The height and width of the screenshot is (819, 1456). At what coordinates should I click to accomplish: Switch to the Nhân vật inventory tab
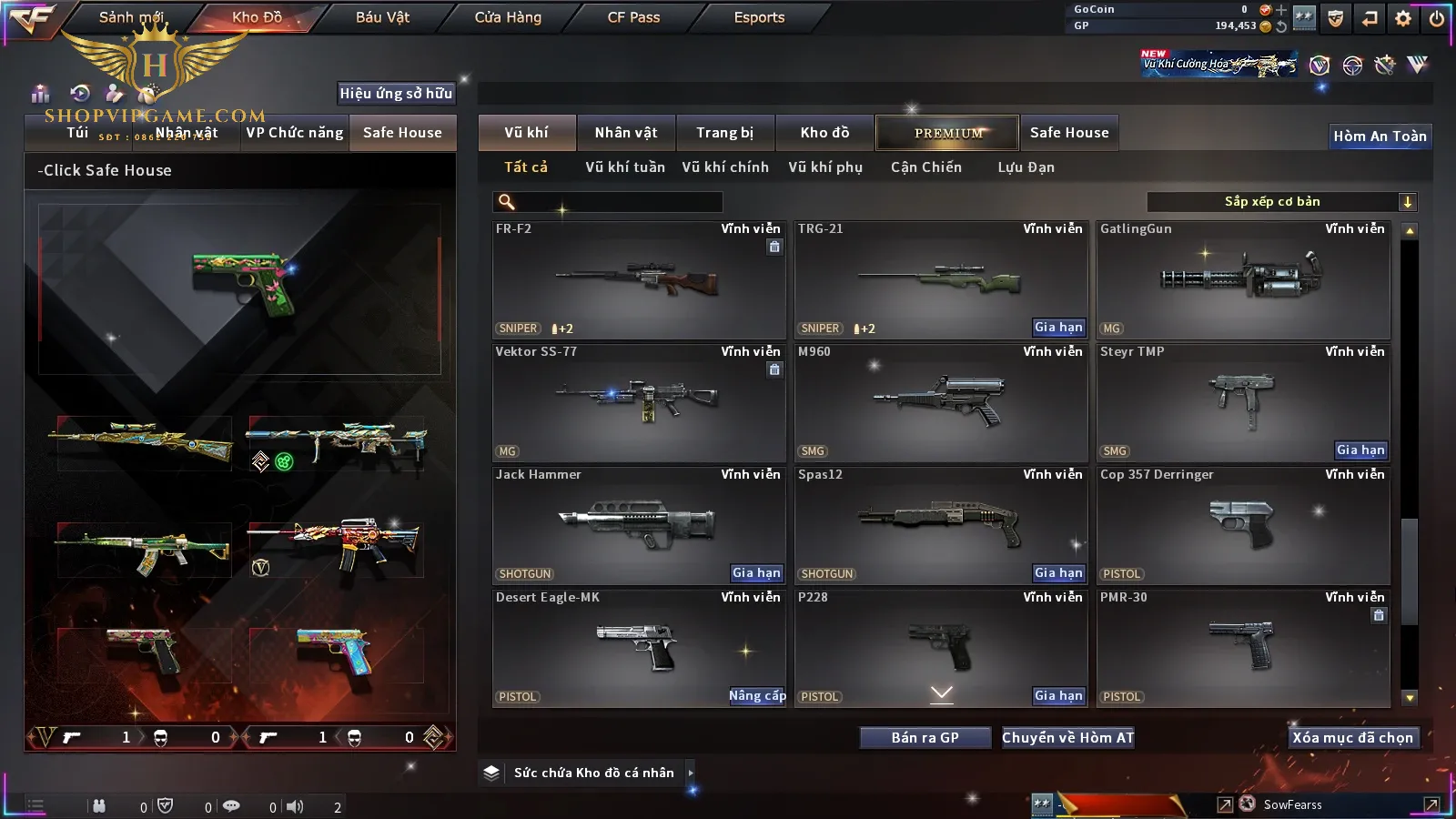tap(626, 133)
